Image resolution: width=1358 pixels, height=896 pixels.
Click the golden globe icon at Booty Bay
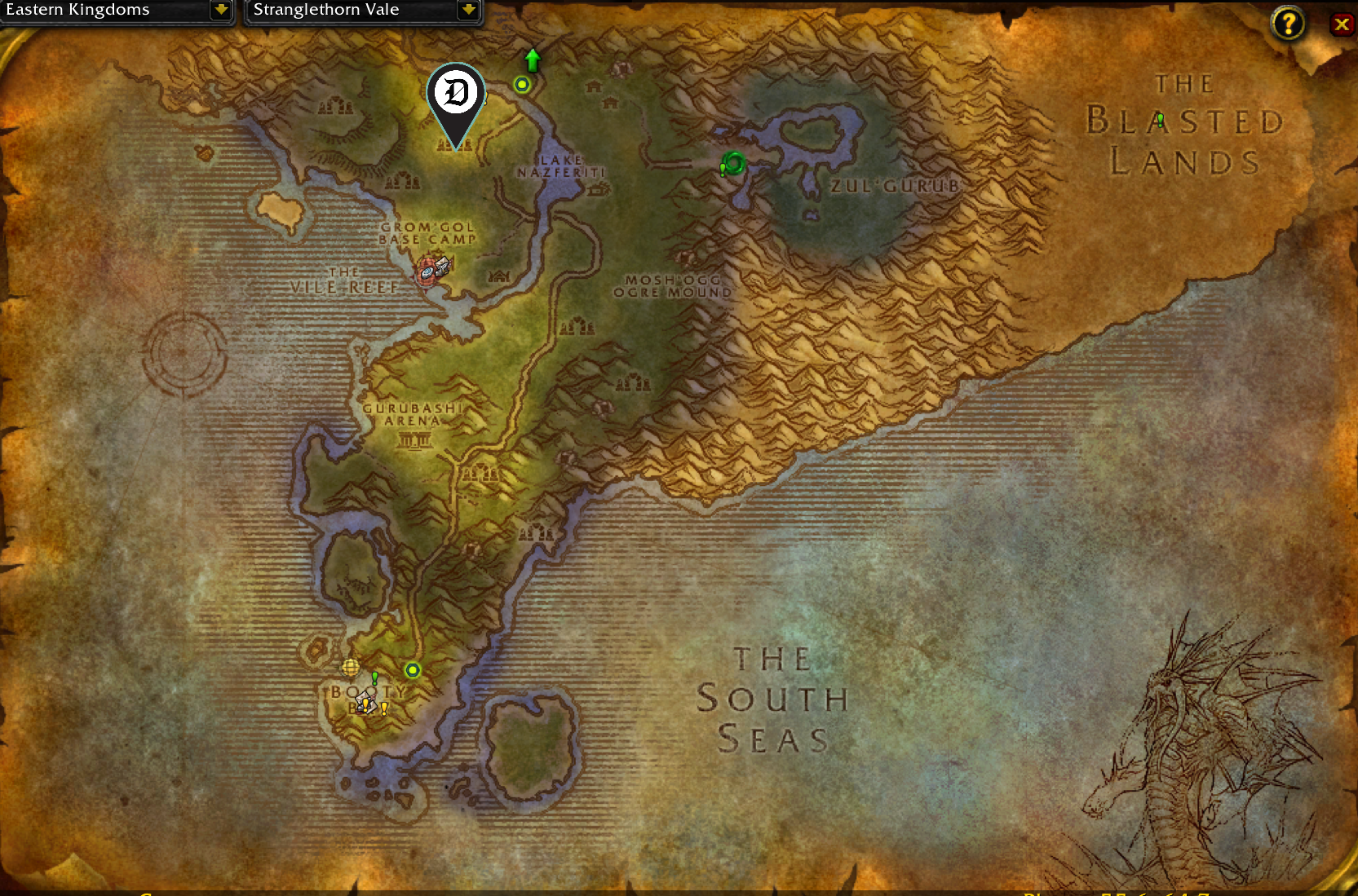pyautogui.click(x=351, y=668)
